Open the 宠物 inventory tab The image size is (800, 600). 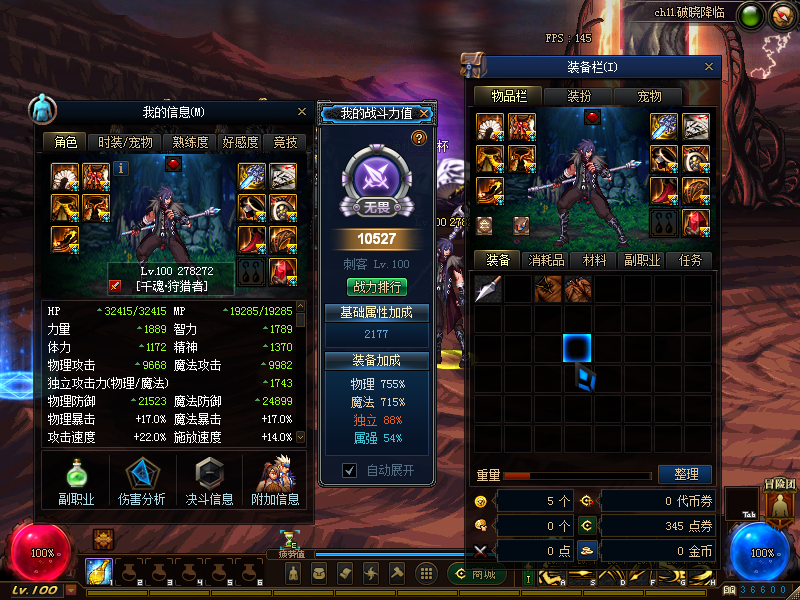tap(649, 97)
